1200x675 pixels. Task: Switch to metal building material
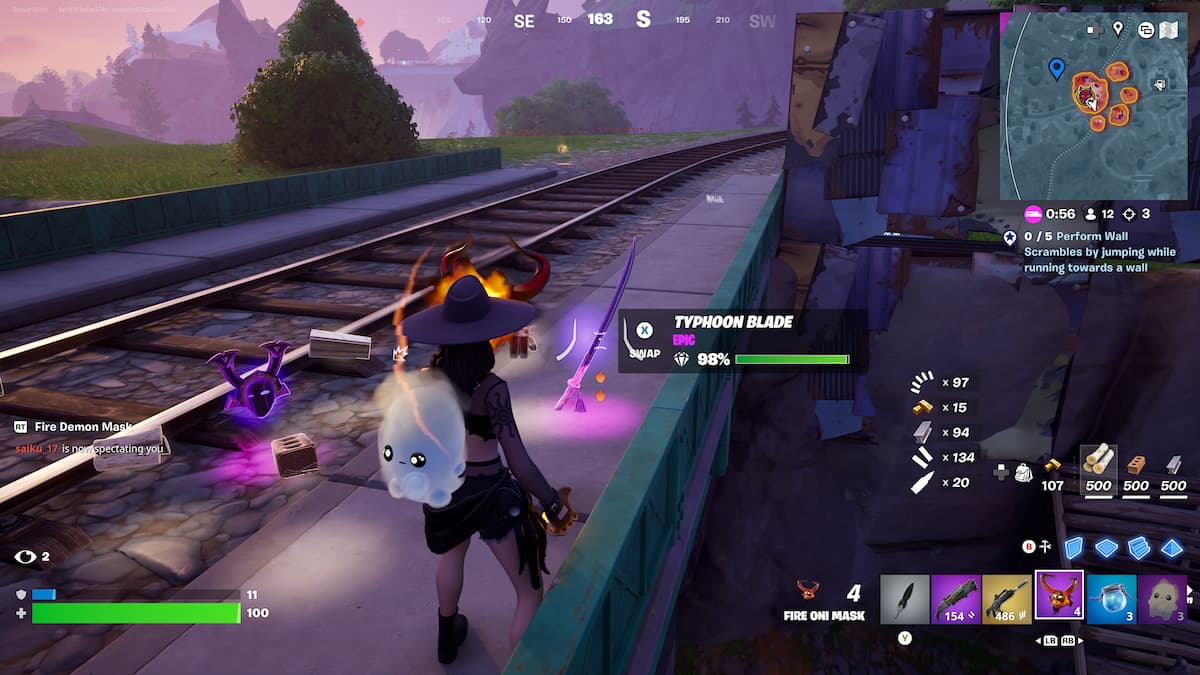[1174, 464]
